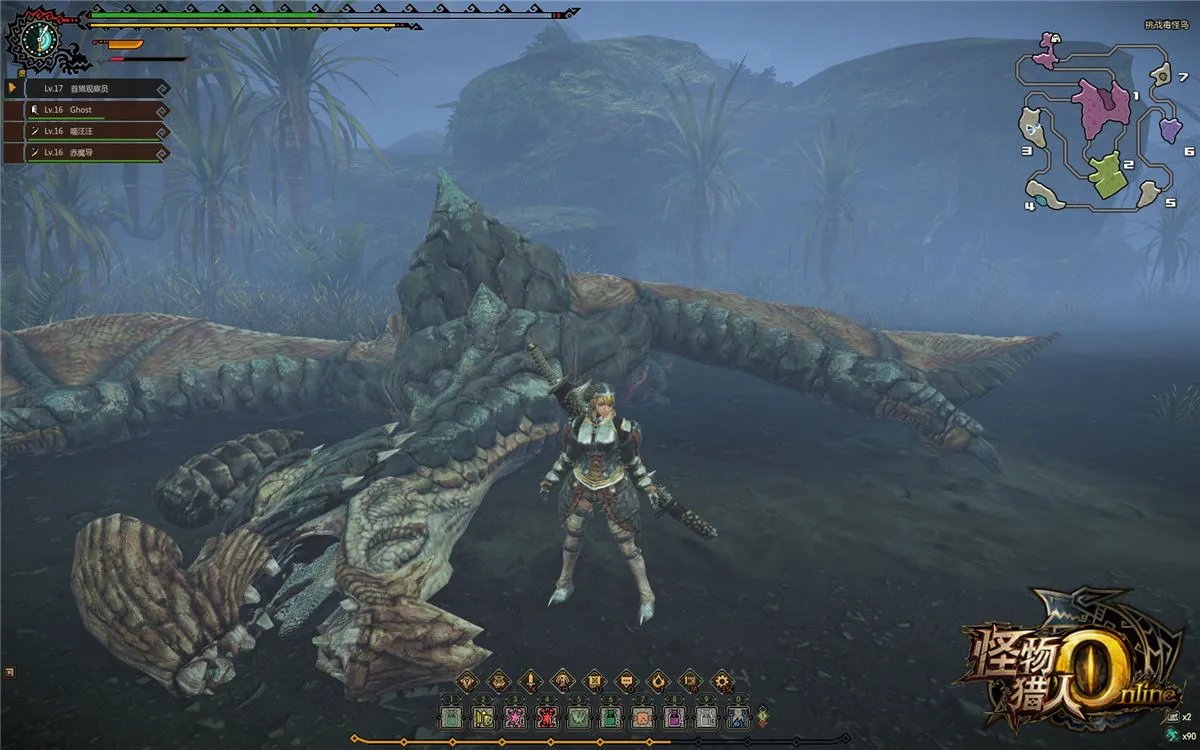Open the sword equipment menu icon
This screenshot has width=1200, height=750.
[x=530, y=682]
